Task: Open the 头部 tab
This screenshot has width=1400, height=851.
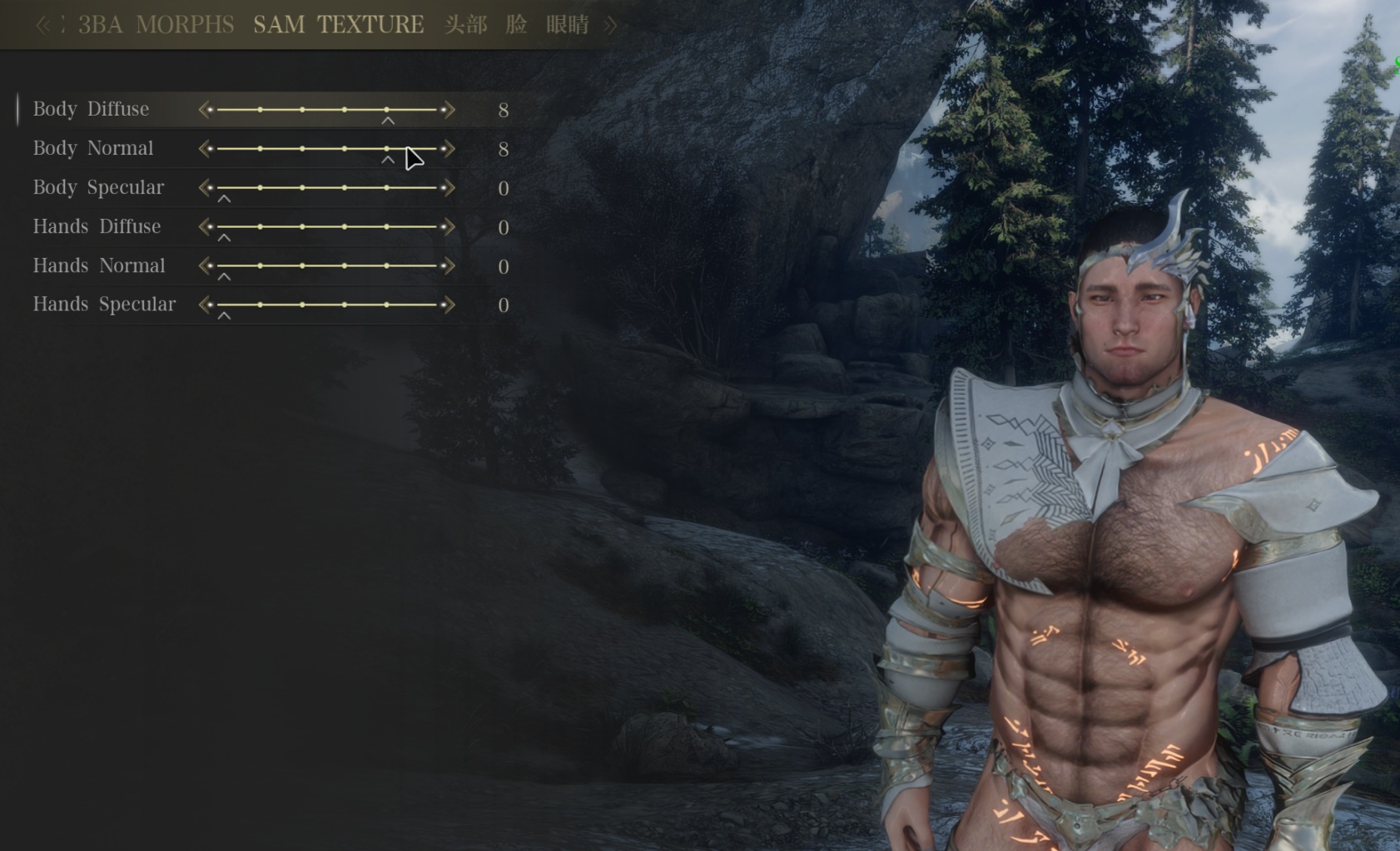Action: coord(465,25)
